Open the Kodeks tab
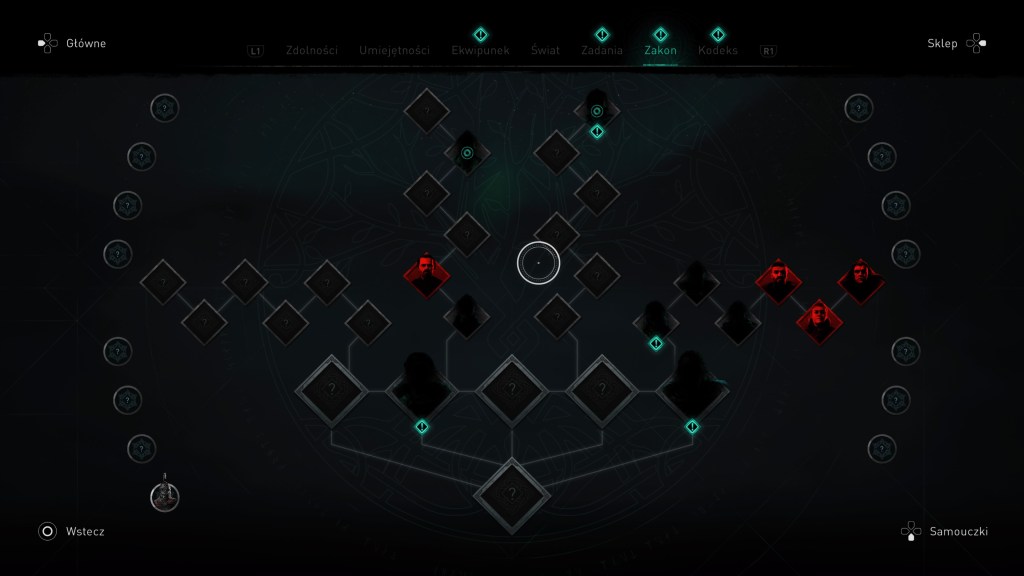The height and width of the screenshot is (576, 1024). 718,50
